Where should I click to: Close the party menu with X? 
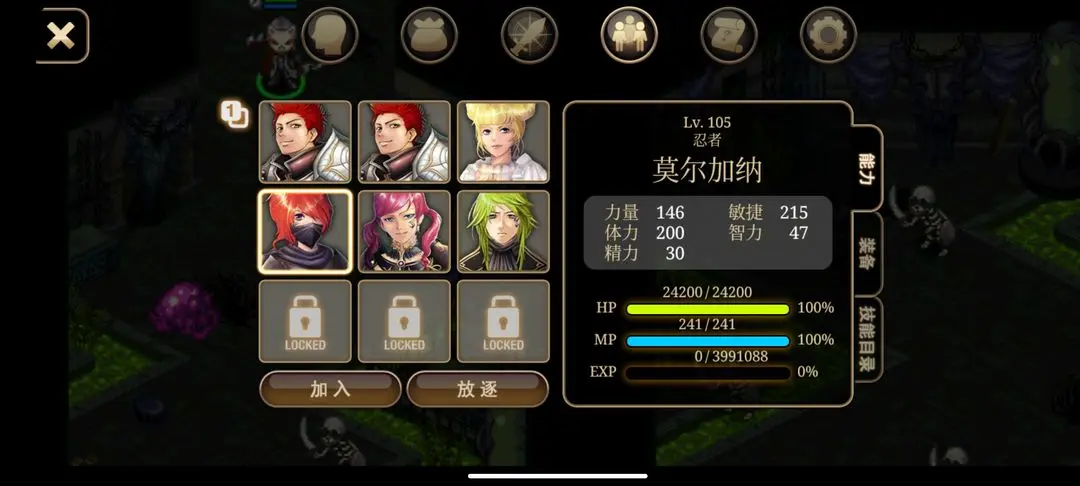[62, 36]
